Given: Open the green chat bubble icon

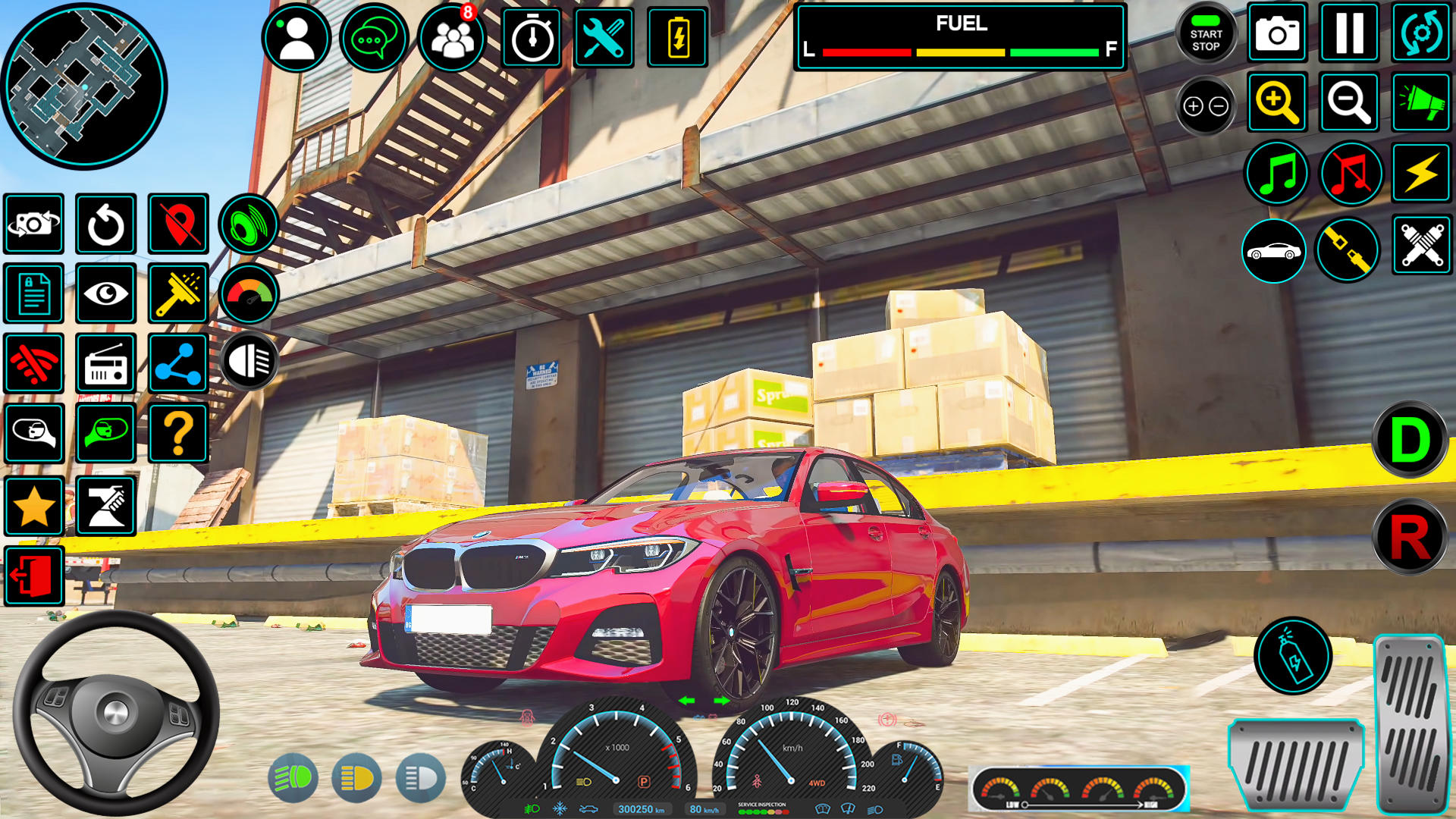Looking at the screenshot, I should (374, 38).
